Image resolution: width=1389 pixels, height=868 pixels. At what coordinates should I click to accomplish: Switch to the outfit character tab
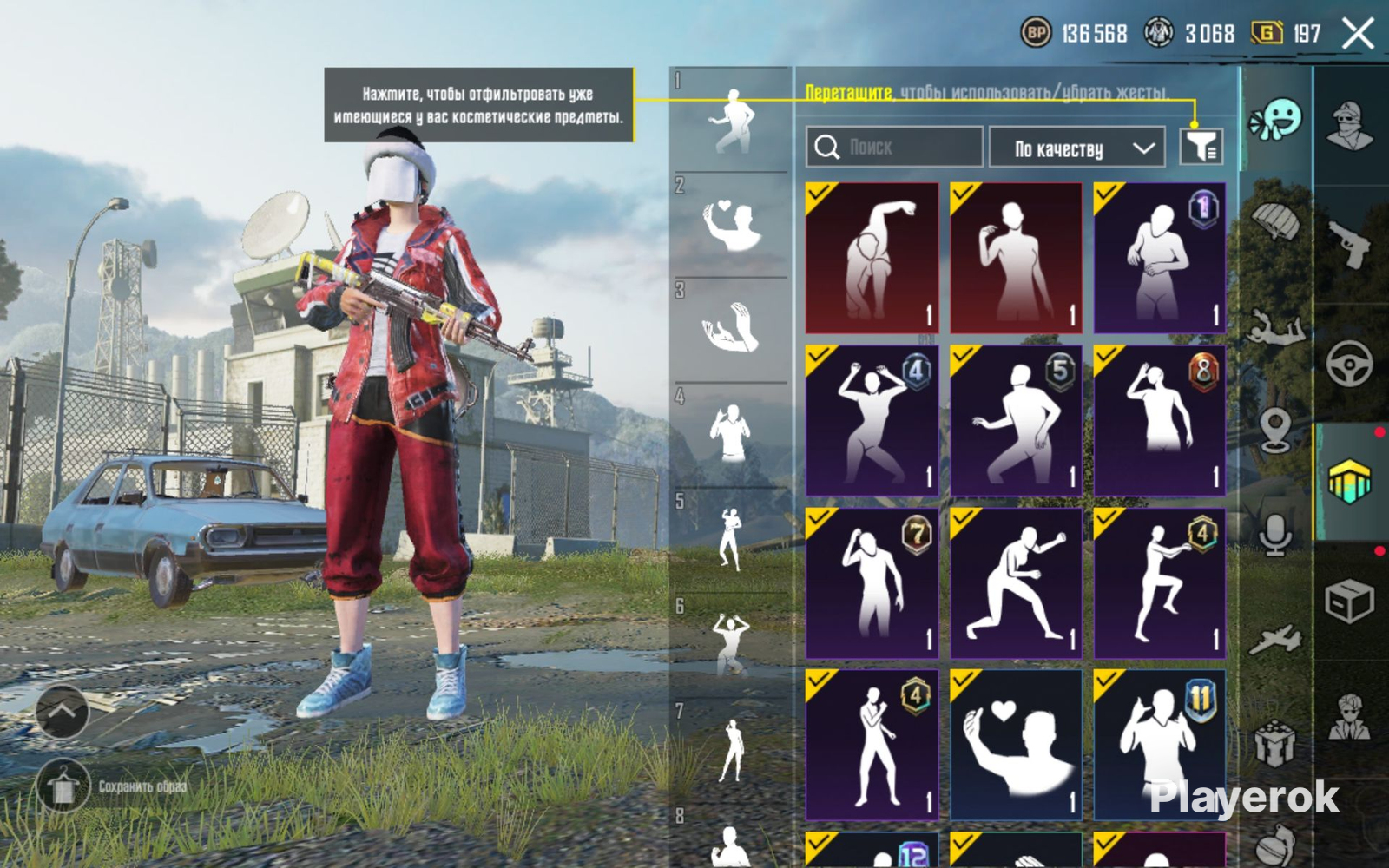coord(1350,126)
